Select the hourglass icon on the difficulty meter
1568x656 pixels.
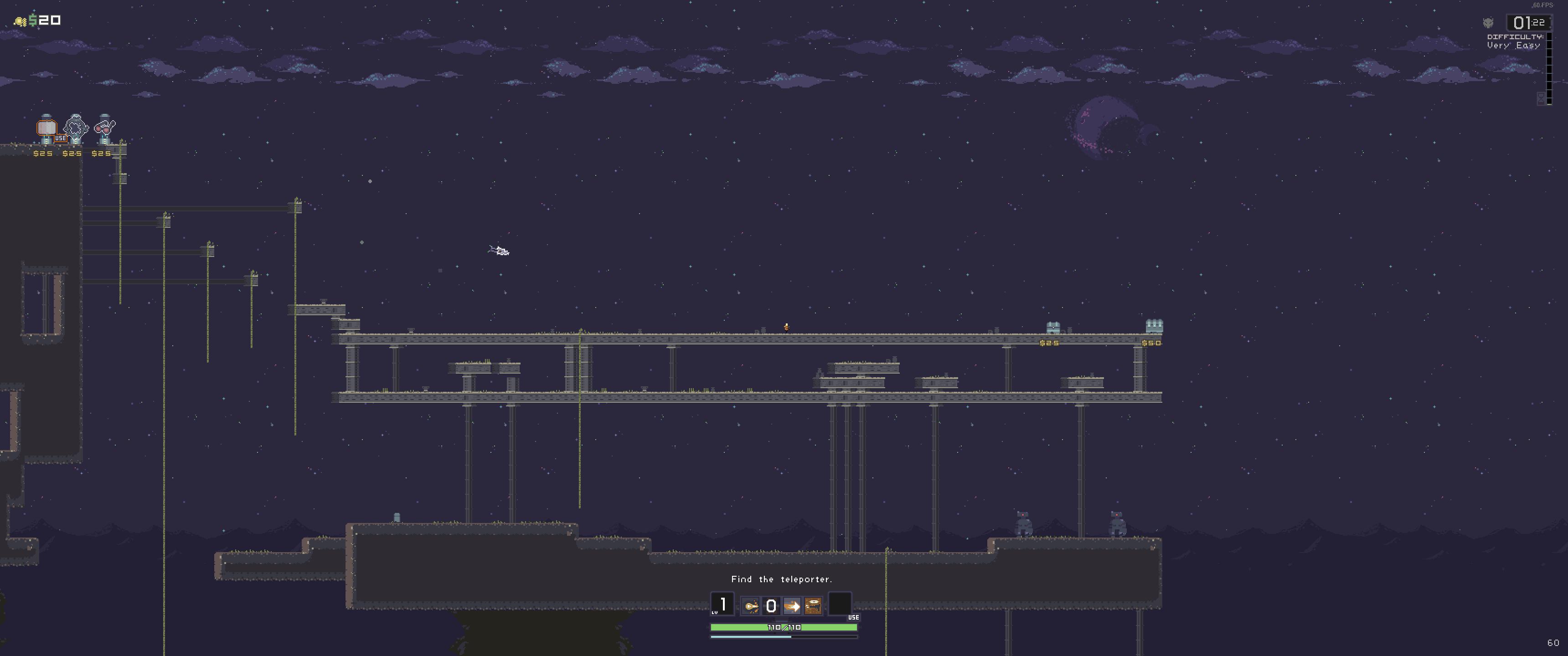(1541, 98)
